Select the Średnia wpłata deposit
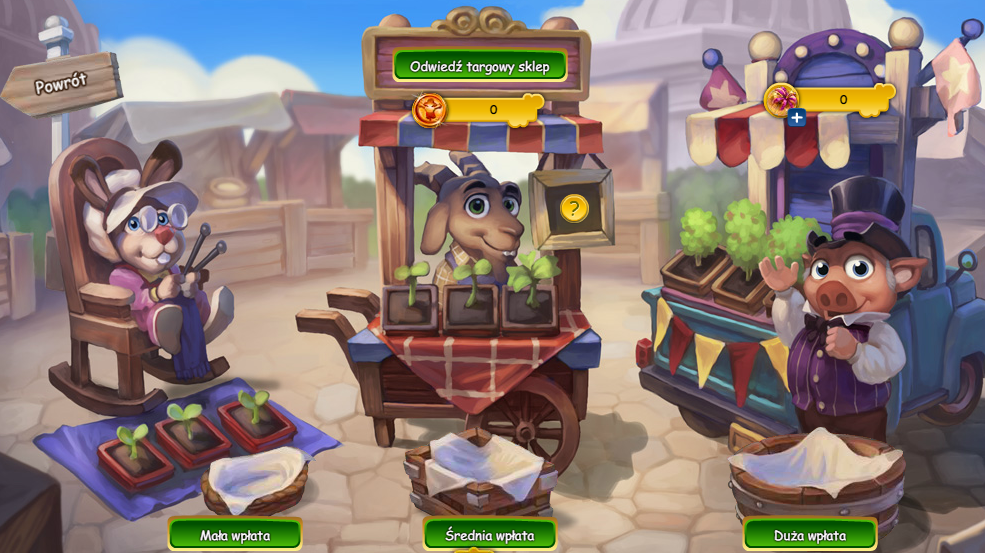The height and width of the screenshot is (553, 985). 489,535
